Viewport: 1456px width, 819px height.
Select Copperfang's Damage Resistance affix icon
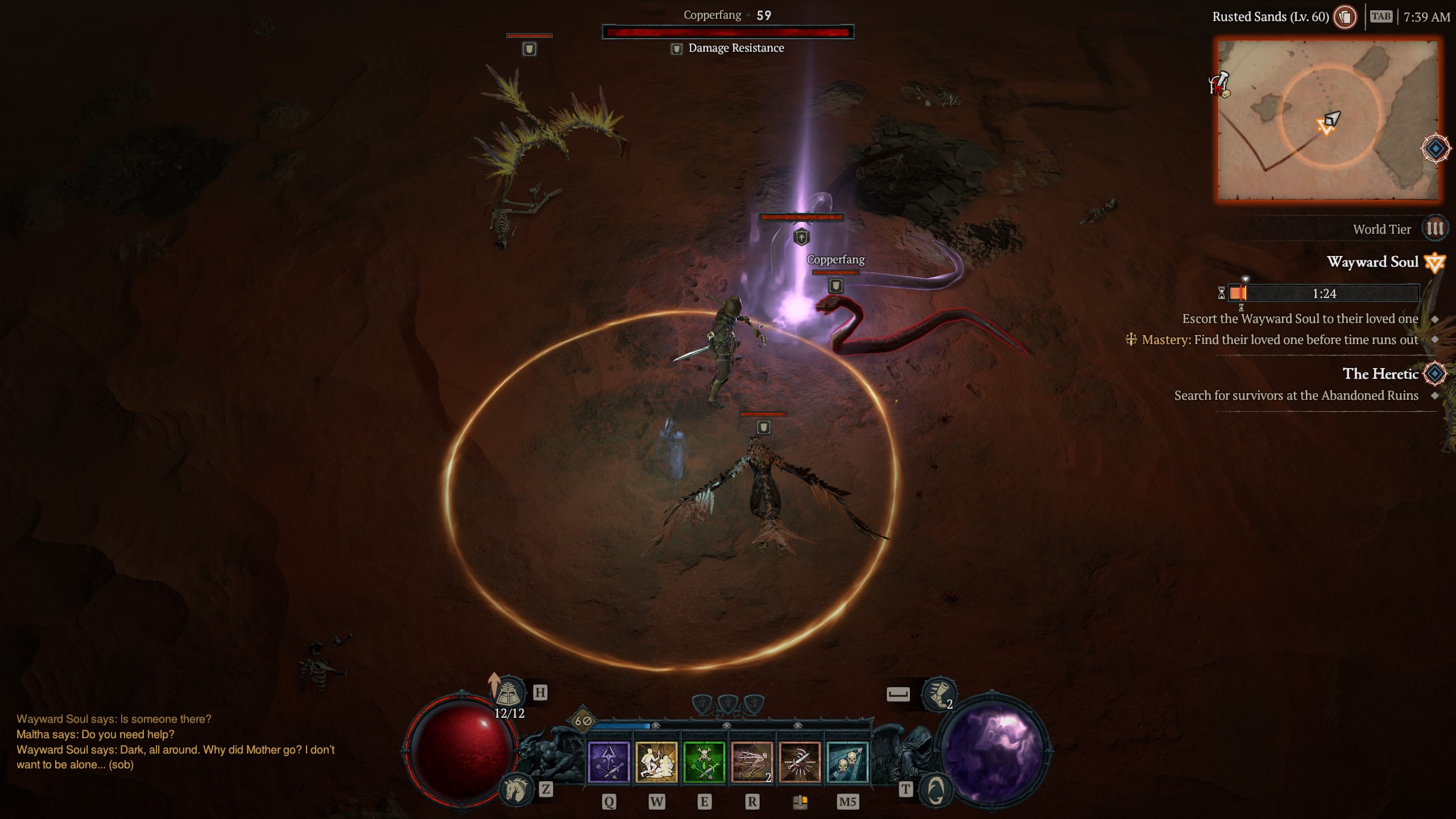coord(676,49)
